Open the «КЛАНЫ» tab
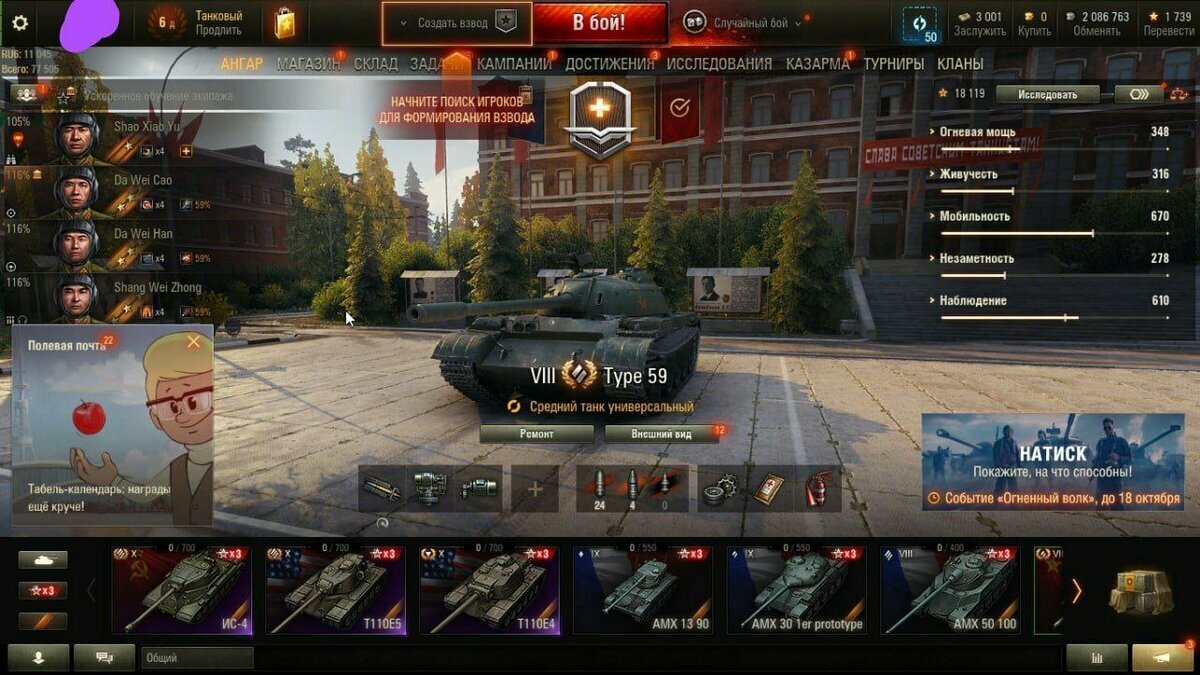 click(x=960, y=64)
